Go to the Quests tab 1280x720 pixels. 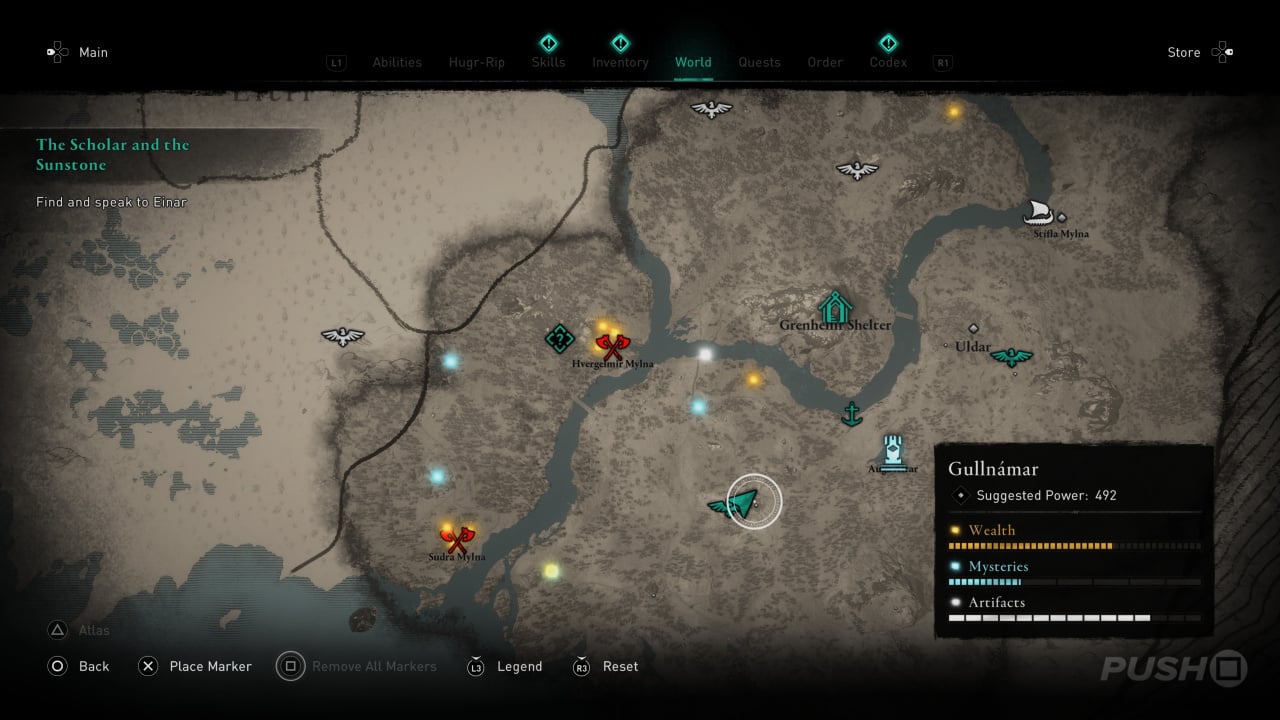(759, 62)
